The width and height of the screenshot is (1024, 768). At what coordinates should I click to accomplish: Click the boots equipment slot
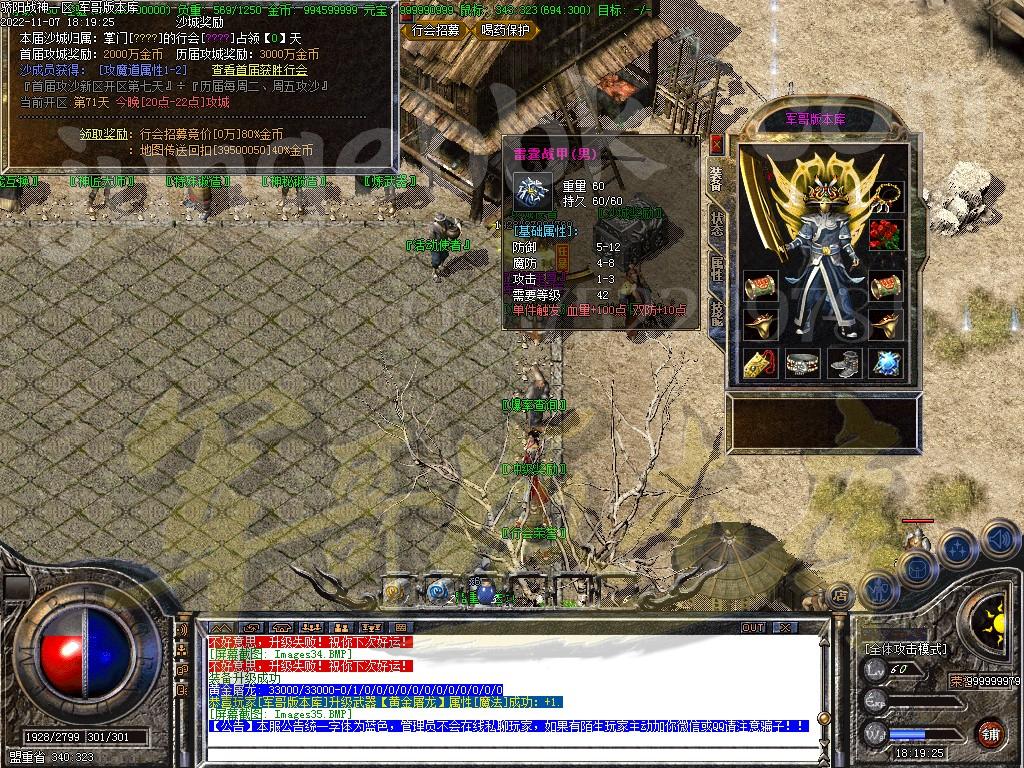843,363
